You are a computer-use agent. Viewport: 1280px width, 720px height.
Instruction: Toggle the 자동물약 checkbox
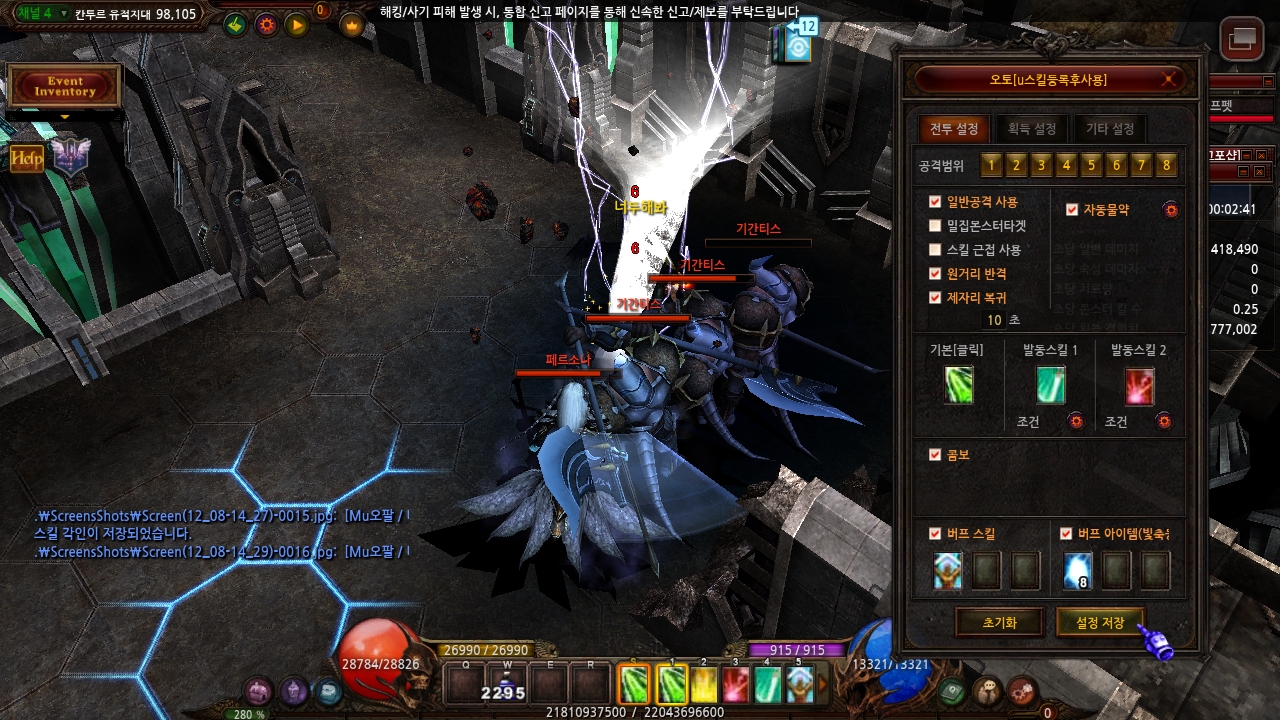click(1072, 210)
